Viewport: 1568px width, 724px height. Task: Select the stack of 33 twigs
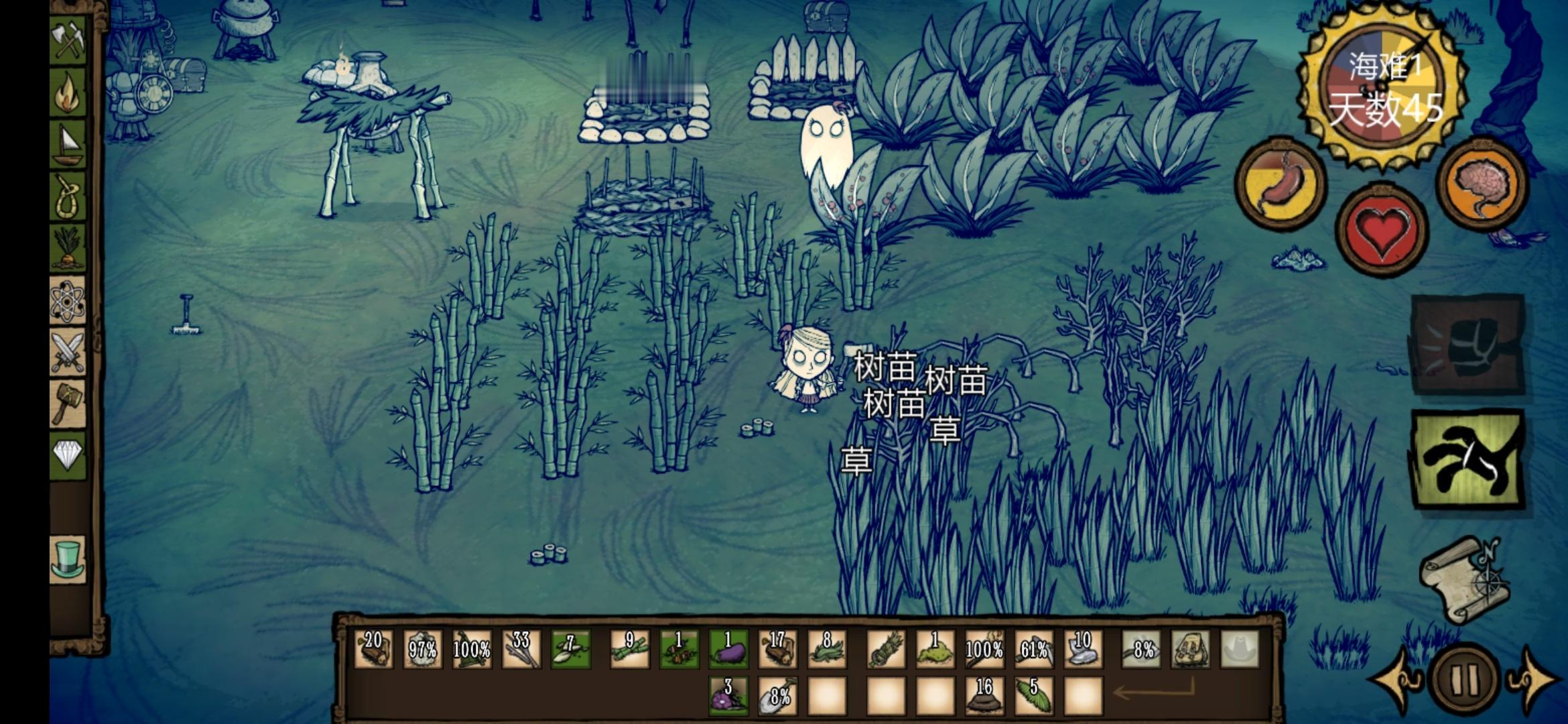521,649
